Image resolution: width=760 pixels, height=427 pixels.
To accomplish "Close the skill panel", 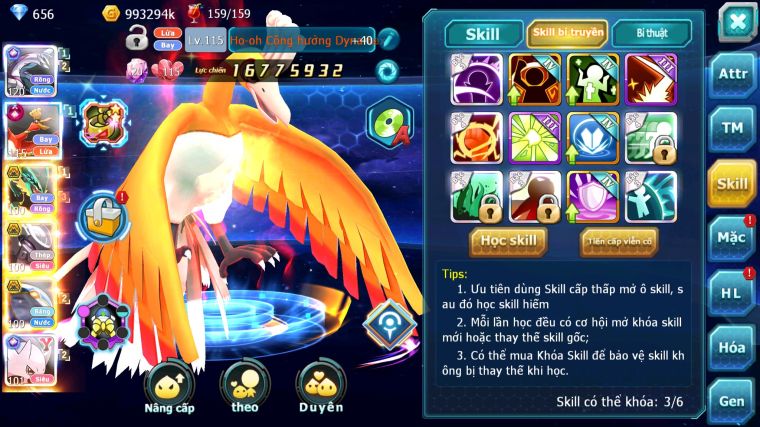I will [736, 21].
